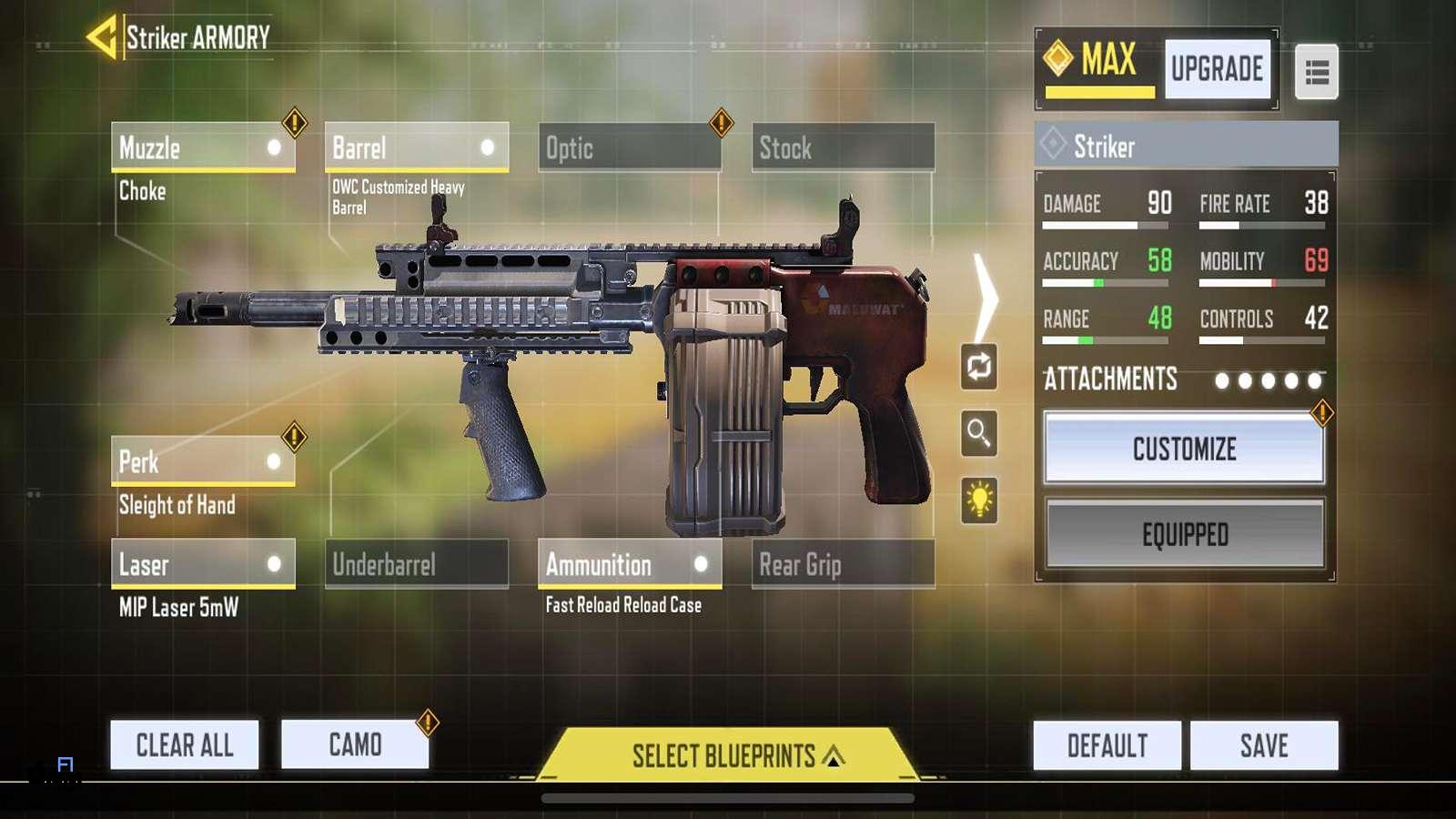
Task: Select the Barrel attachment slot
Action: [416, 147]
